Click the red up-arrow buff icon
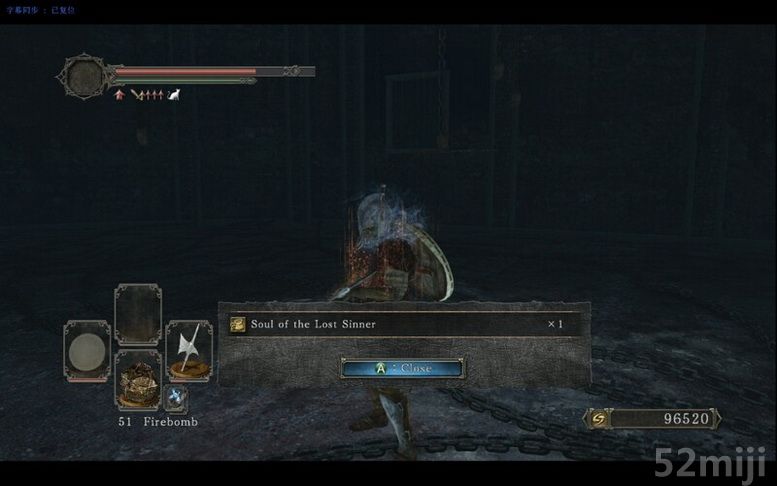777x486 pixels. (119, 95)
